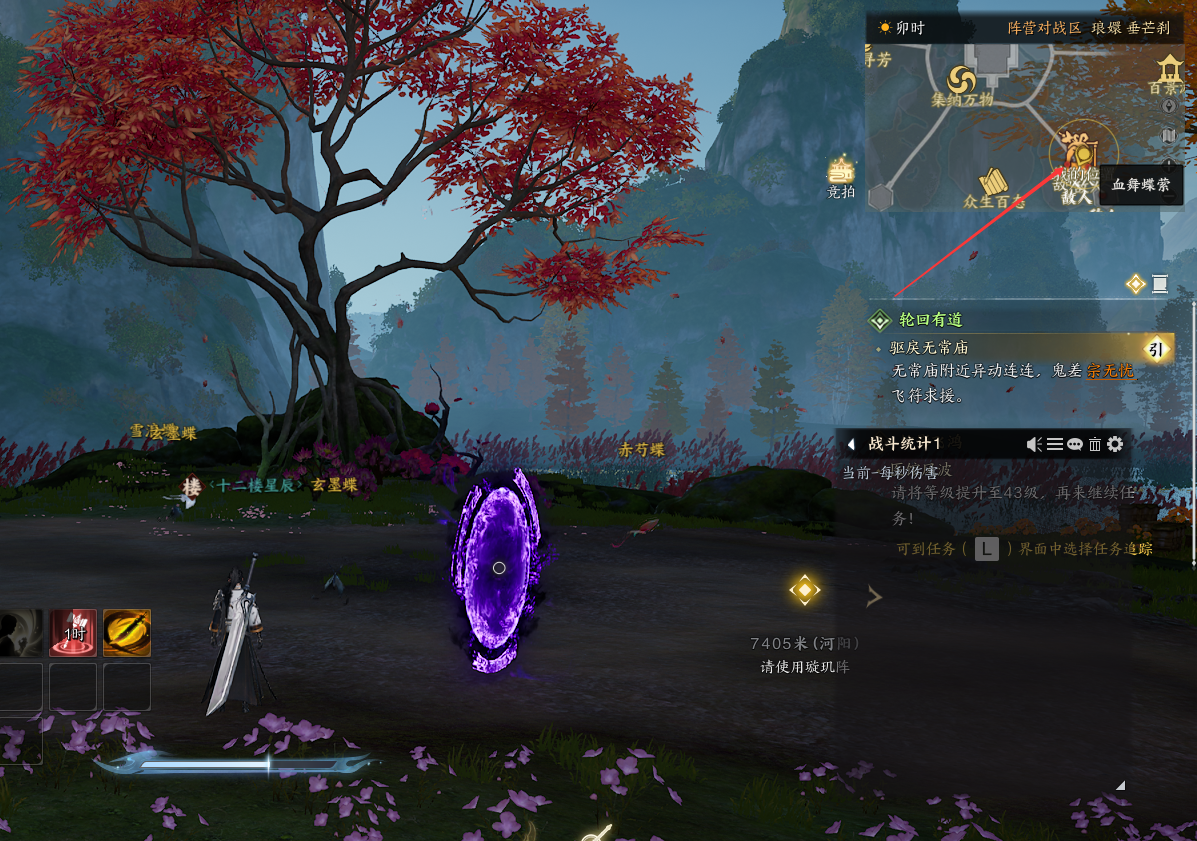Click the 引 guide button on quest
This screenshot has width=1197, height=841.
pos(1156,348)
